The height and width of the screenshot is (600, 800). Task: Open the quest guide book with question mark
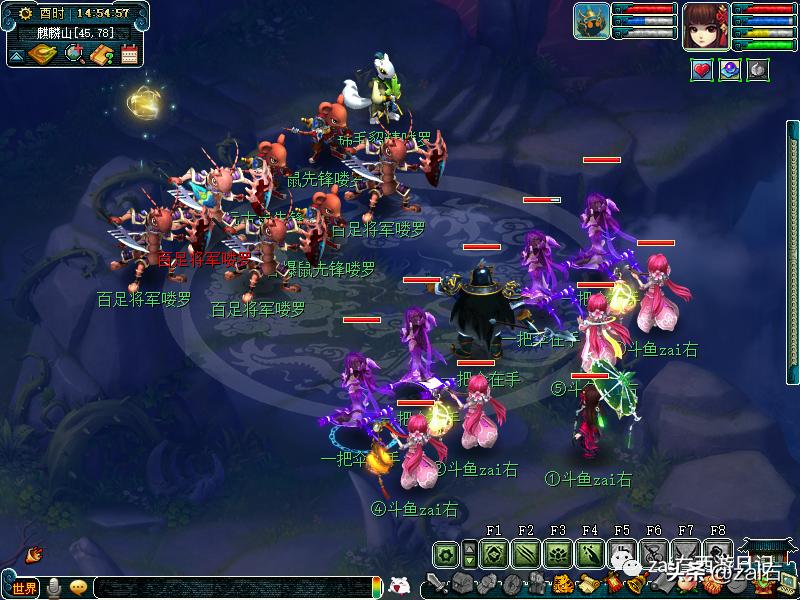102,54
